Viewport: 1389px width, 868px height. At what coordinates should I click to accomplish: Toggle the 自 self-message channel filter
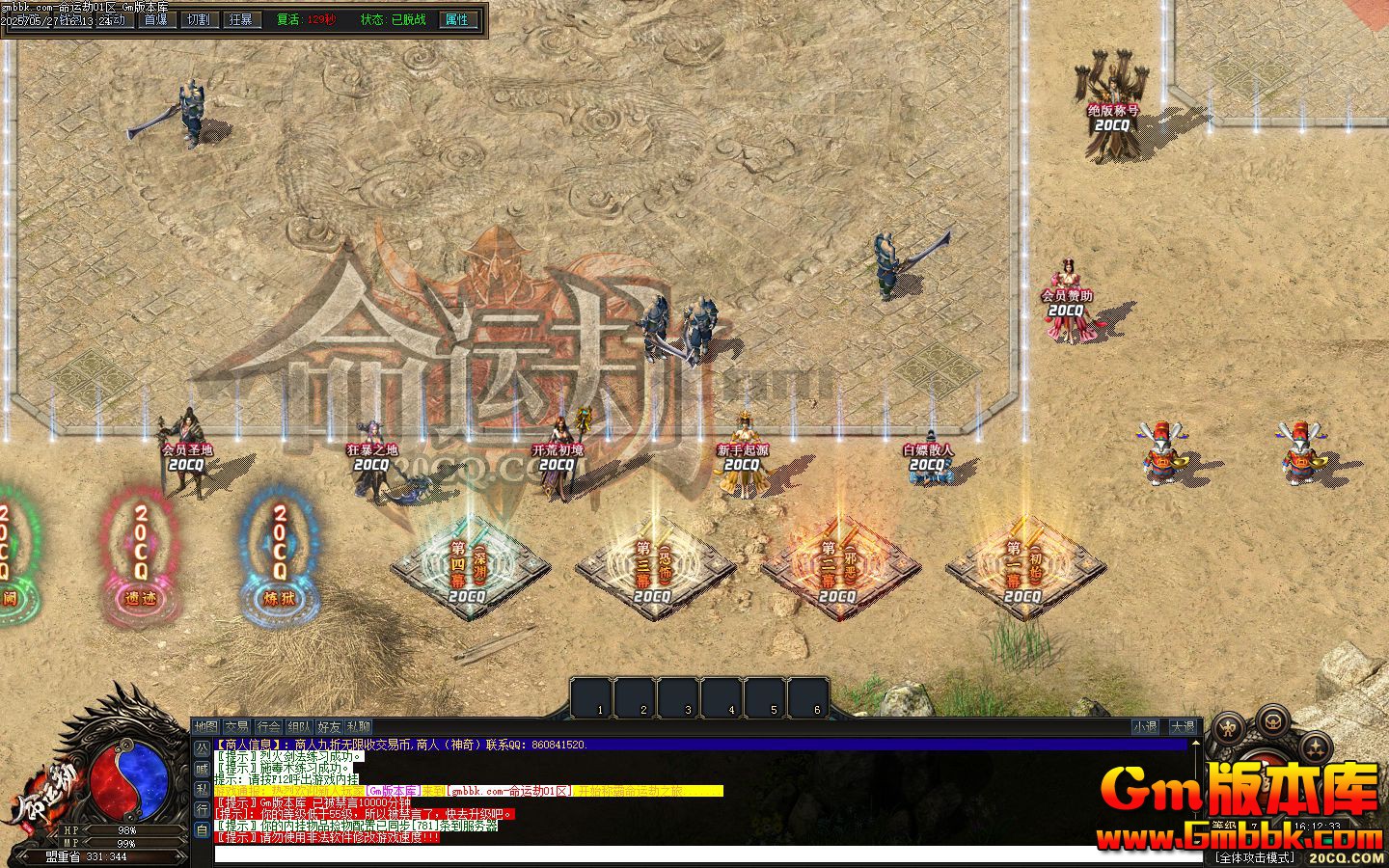click(202, 829)
